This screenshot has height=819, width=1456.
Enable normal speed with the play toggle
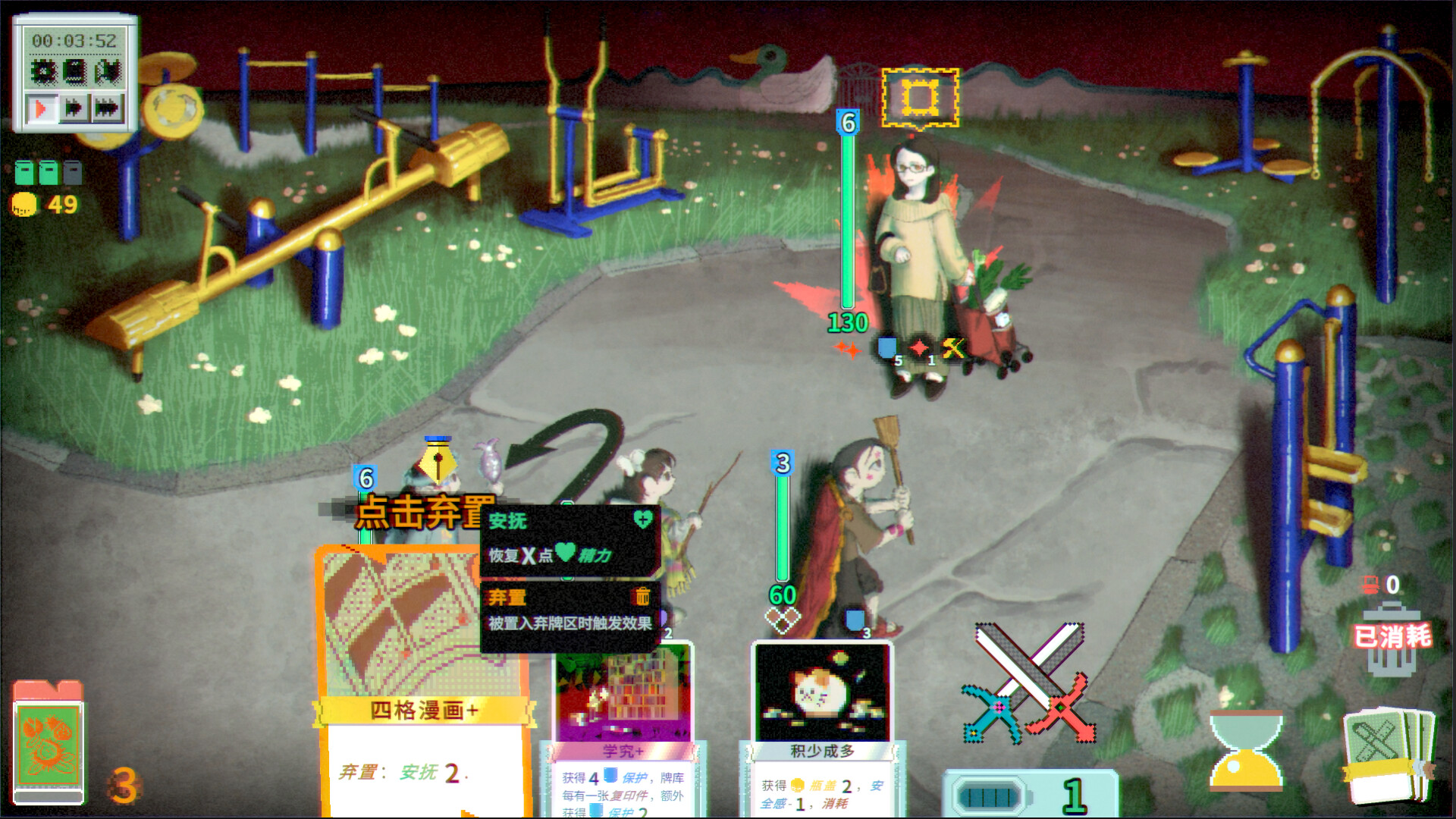pos(41,105)
